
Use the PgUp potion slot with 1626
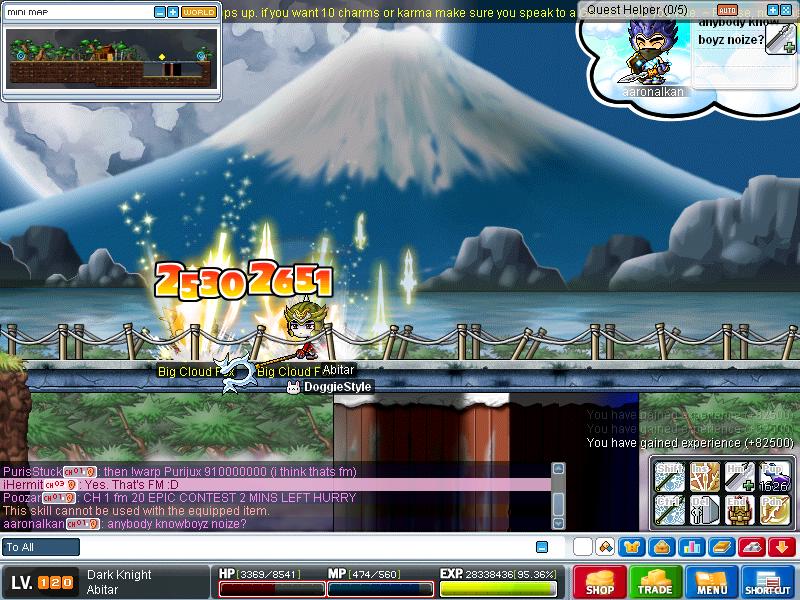point(773,477)
